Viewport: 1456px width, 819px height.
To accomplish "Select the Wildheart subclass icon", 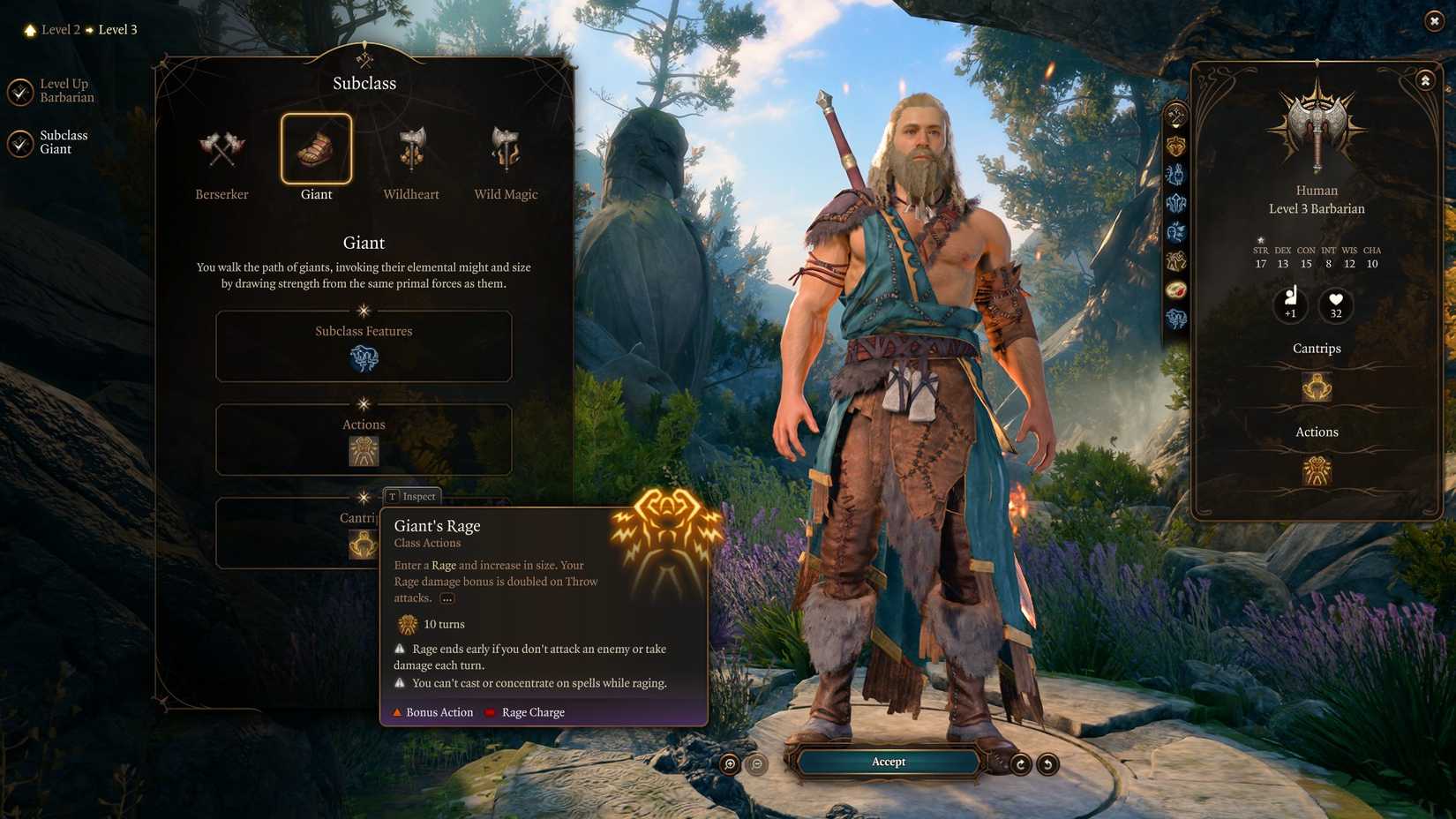I will [x=410, y=150].
